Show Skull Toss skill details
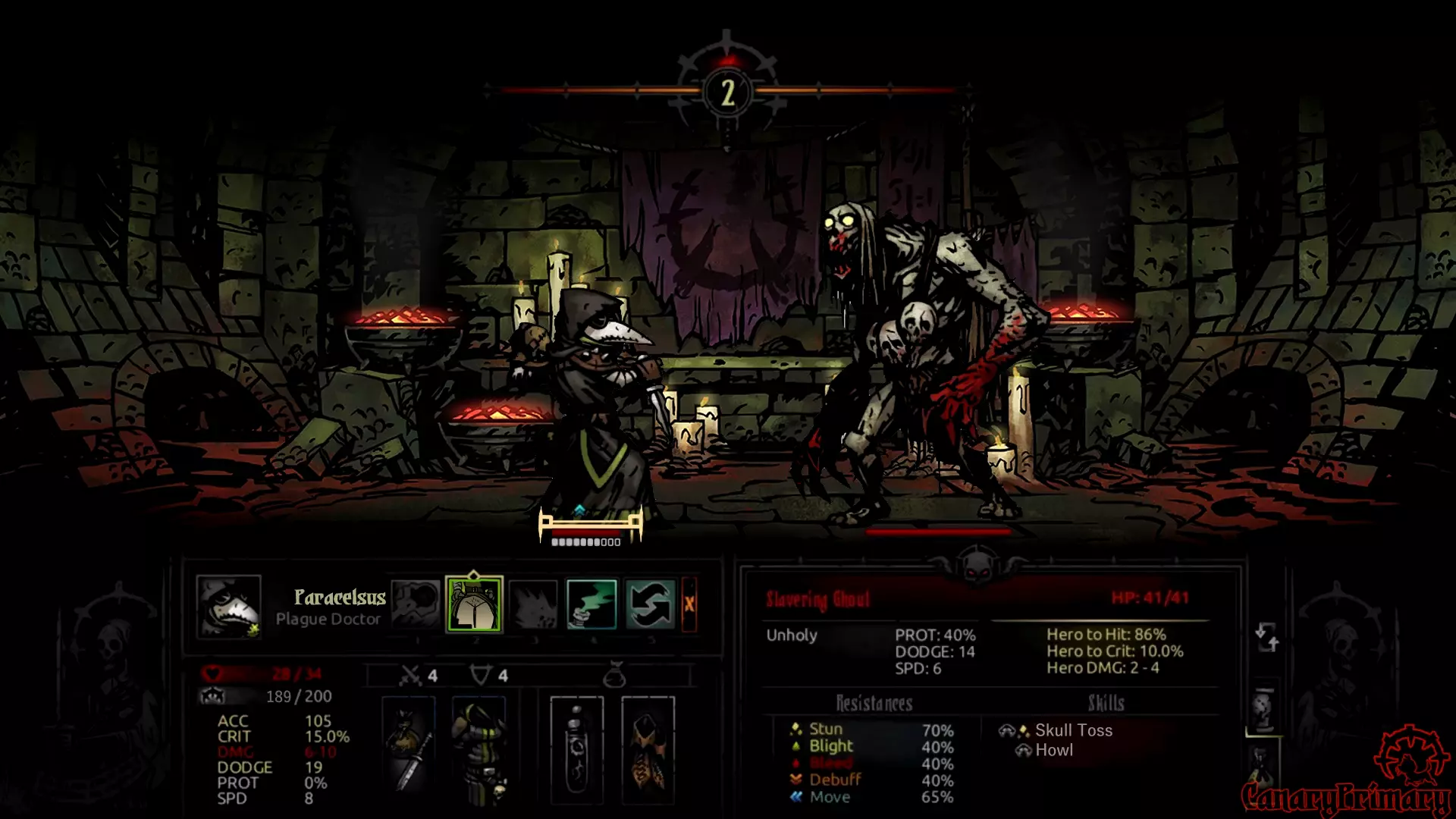Image resolution: width=1456 pixels, height=819 pixels. [1073, 730]
